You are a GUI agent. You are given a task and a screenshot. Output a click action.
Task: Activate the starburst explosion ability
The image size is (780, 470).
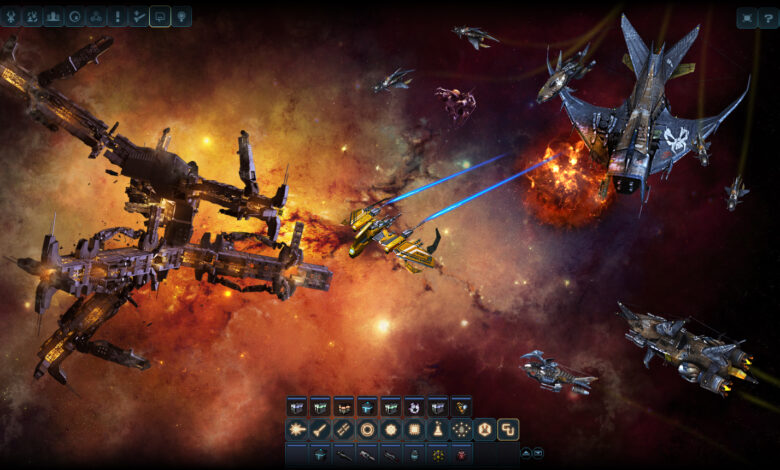click(x=296, y=430)
